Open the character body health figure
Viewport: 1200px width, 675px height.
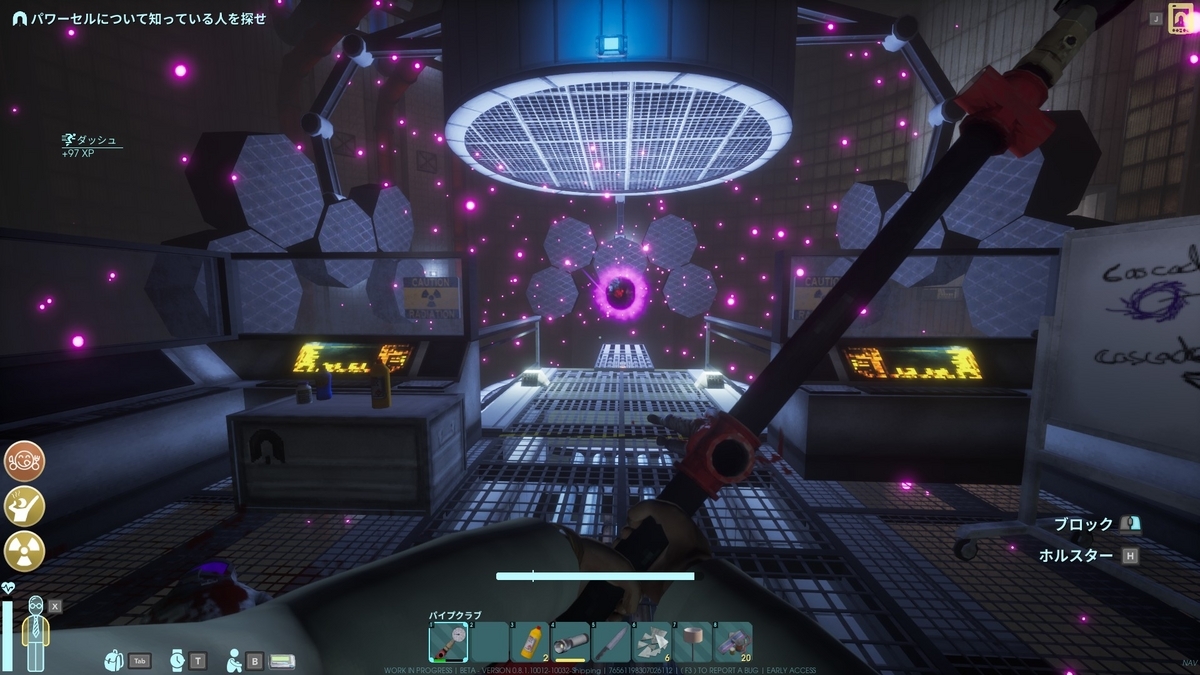click(36, 633)
